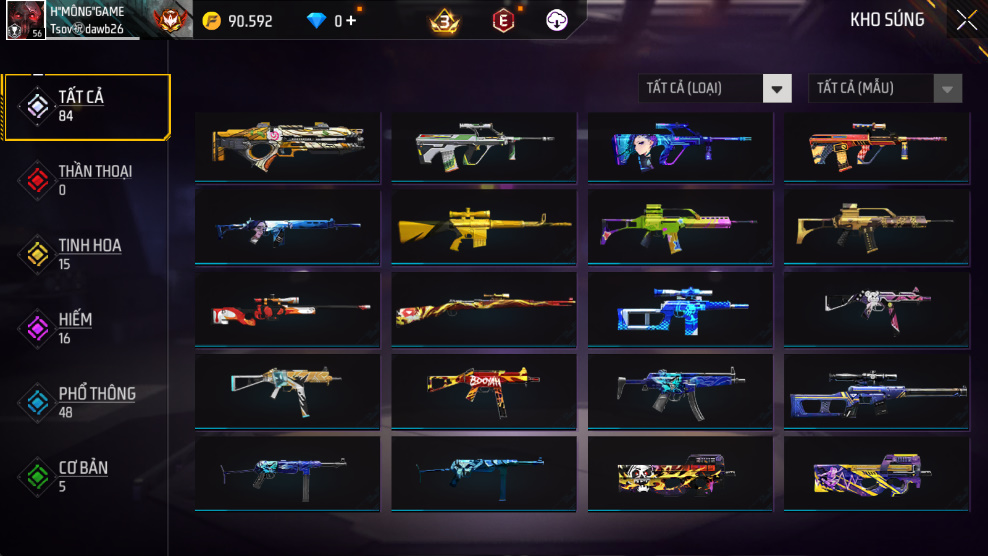Expand the Tất Cả (Mẫu) dropdown
This screenshot has width=988, height=556.
point(885,88)
